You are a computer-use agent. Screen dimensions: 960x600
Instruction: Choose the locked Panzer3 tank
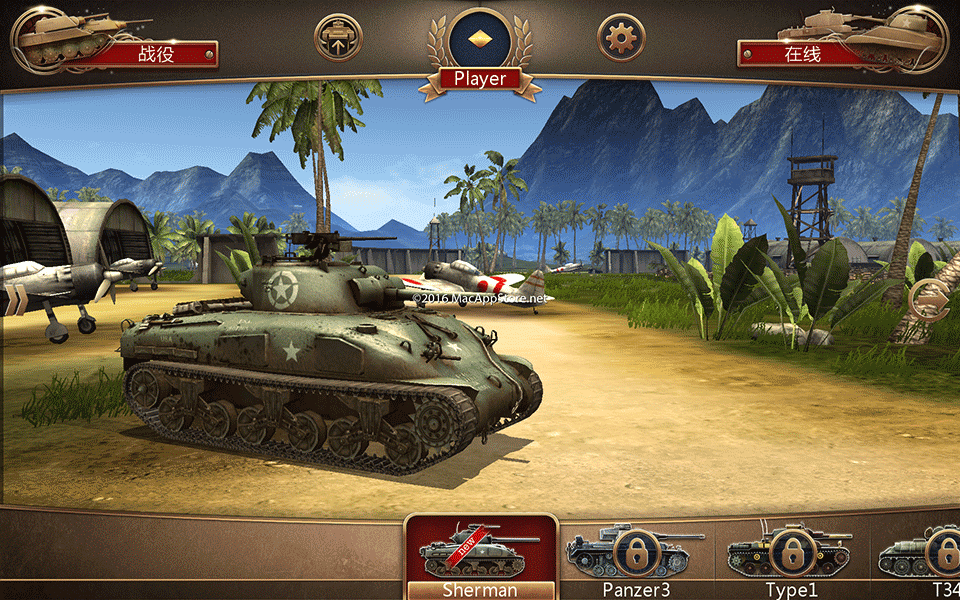636,555
